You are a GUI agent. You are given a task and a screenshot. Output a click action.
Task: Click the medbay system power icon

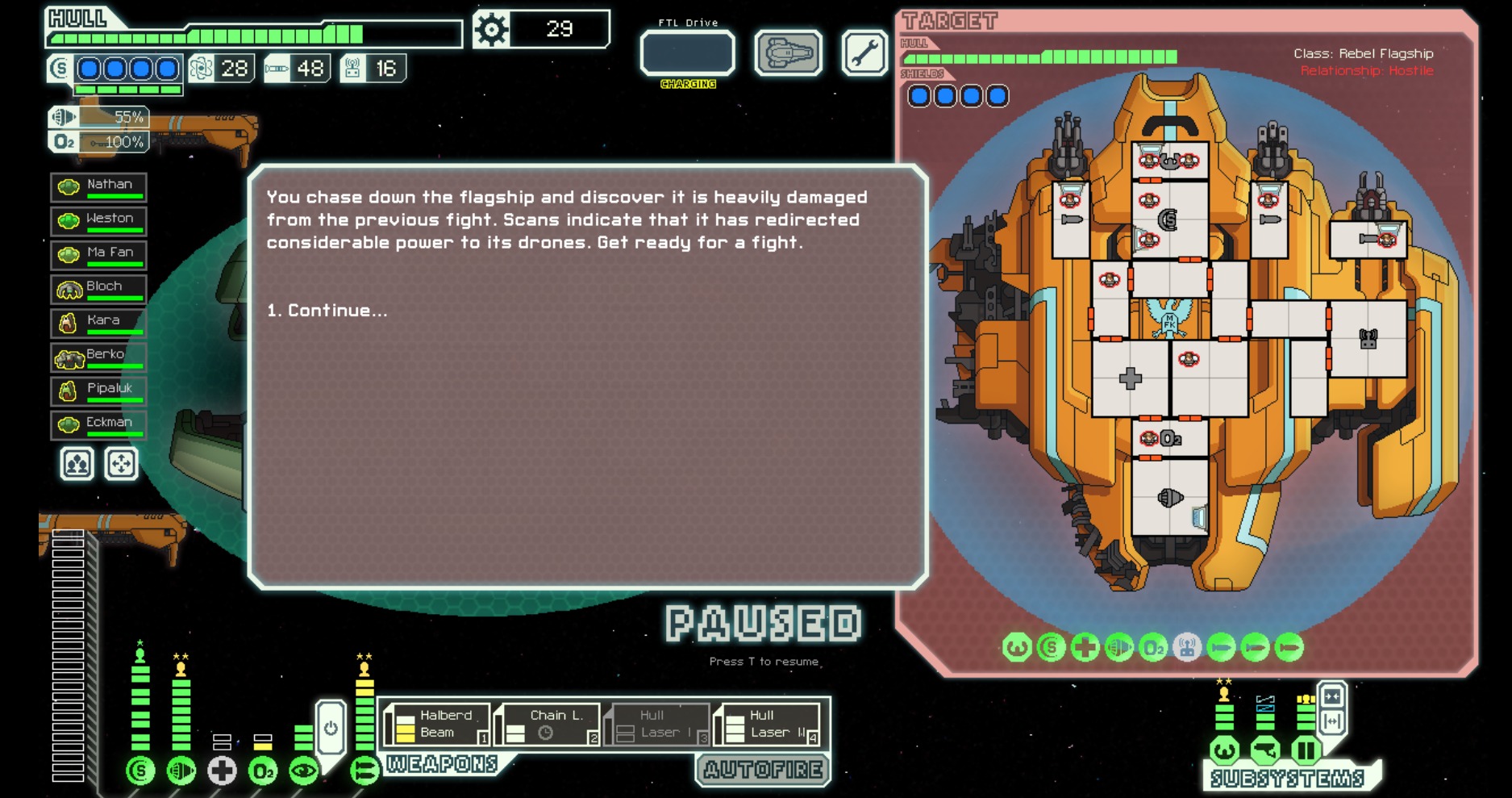point(222,771)
